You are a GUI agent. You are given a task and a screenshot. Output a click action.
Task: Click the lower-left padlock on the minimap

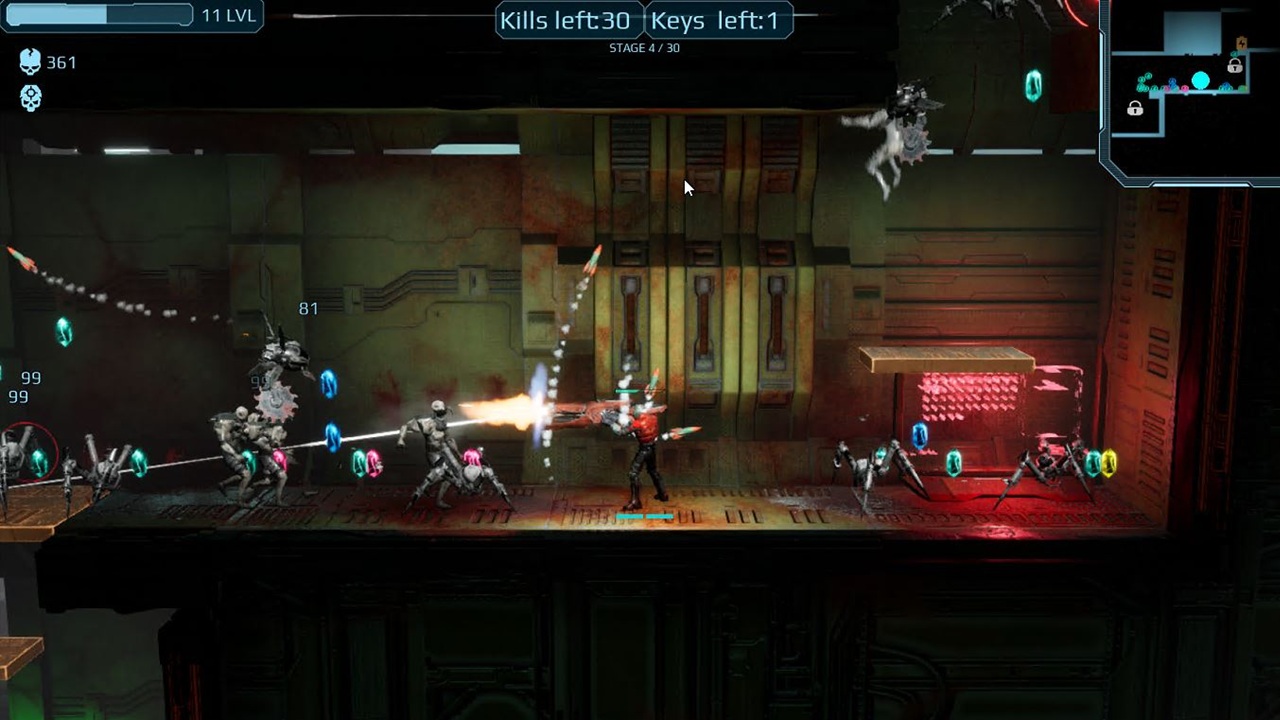click(1136, 108)
